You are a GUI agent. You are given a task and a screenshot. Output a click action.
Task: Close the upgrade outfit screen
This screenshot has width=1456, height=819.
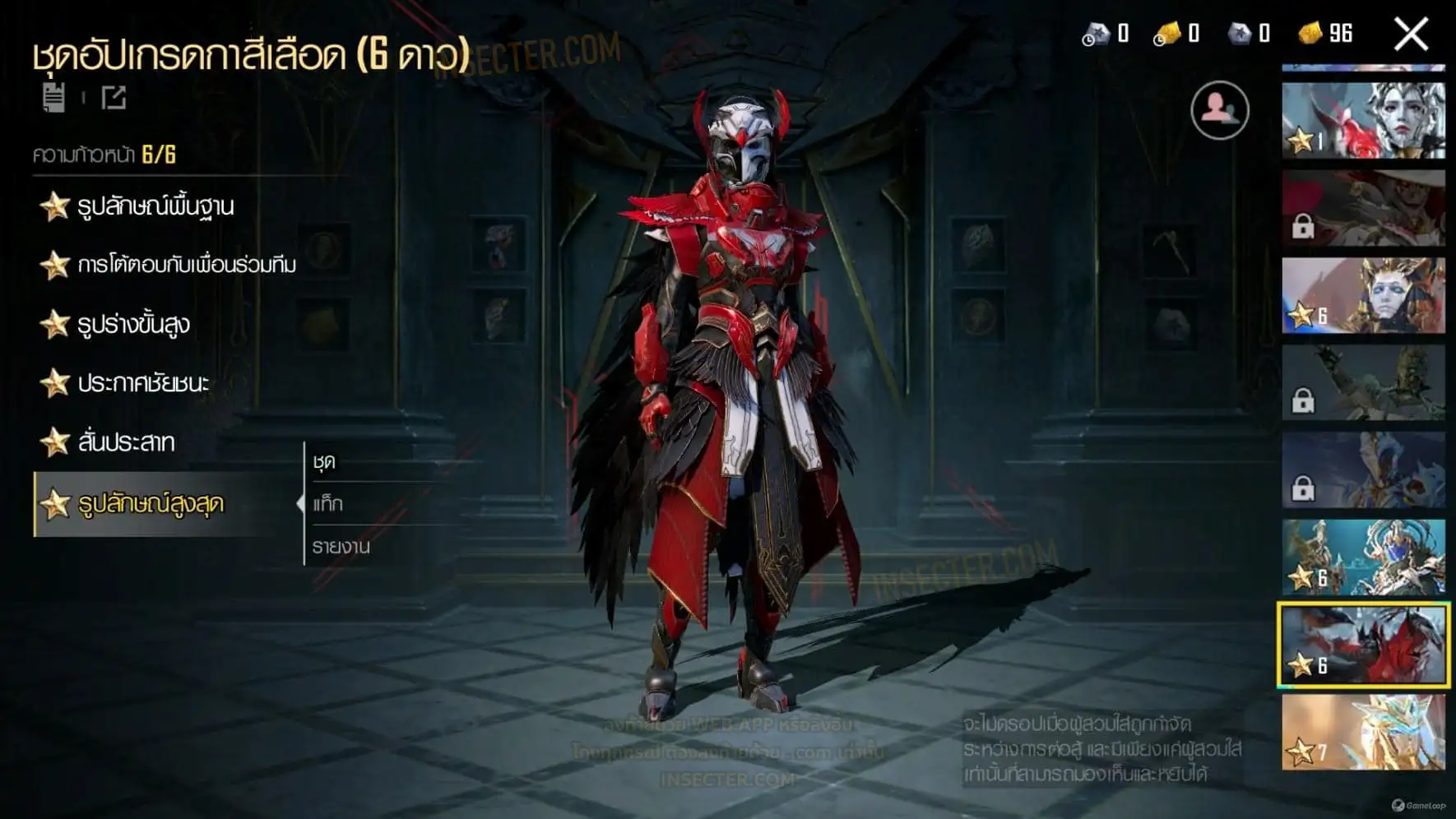coord(1411,35)
